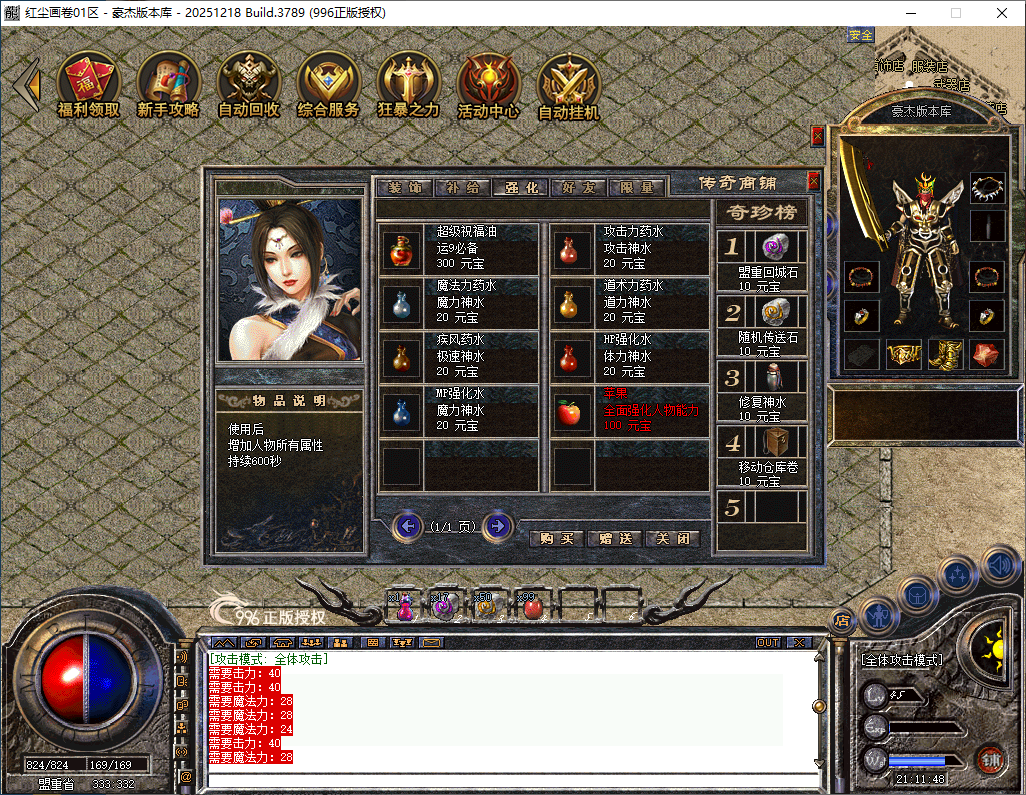Open the 福利领取 welfare menu

[x=88, y=86]
